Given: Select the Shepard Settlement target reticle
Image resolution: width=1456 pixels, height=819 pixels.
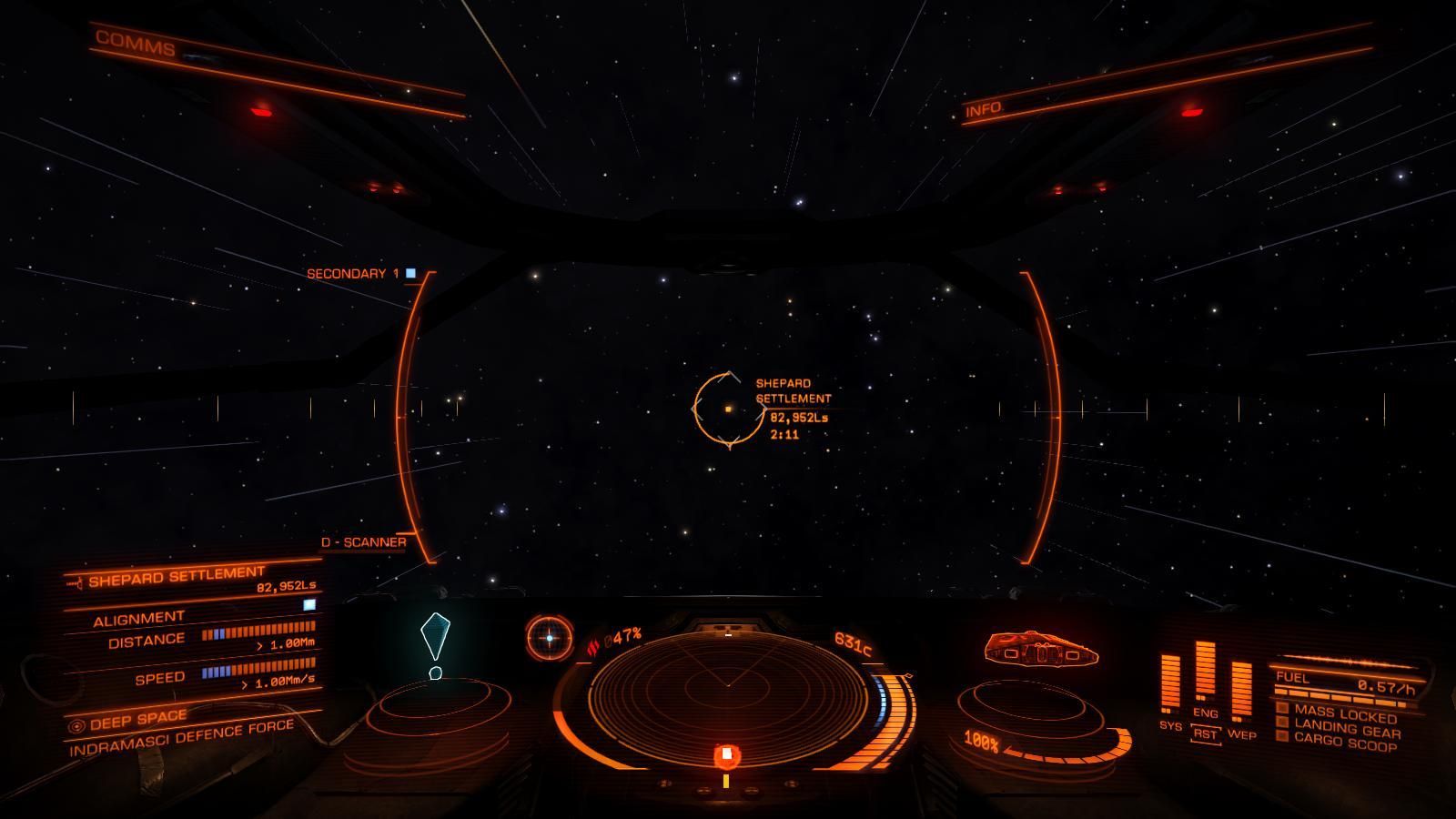Looking at the screenshot, I should tap(728, 410).
